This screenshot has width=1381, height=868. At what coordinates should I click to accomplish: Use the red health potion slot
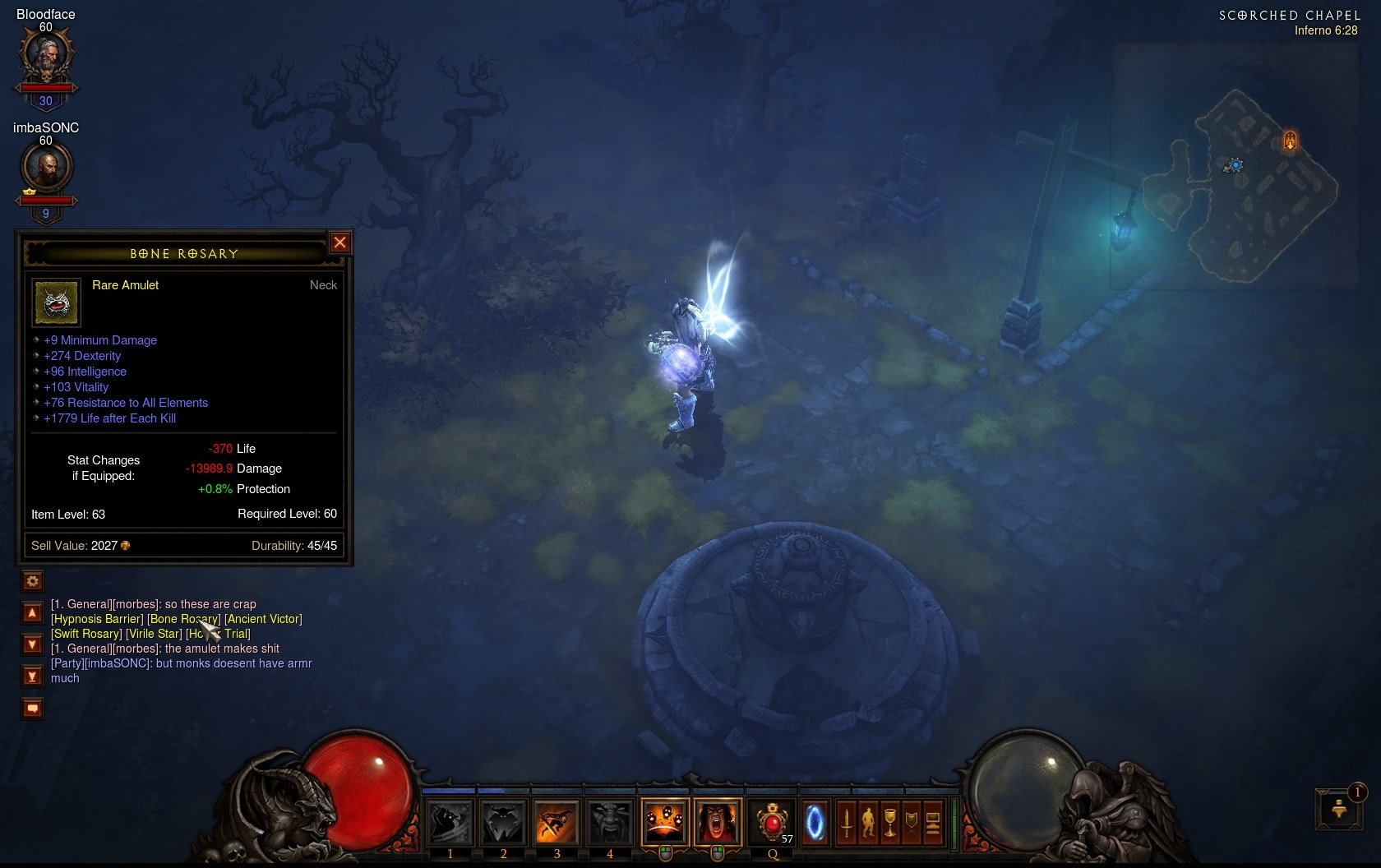pos(772,821)
